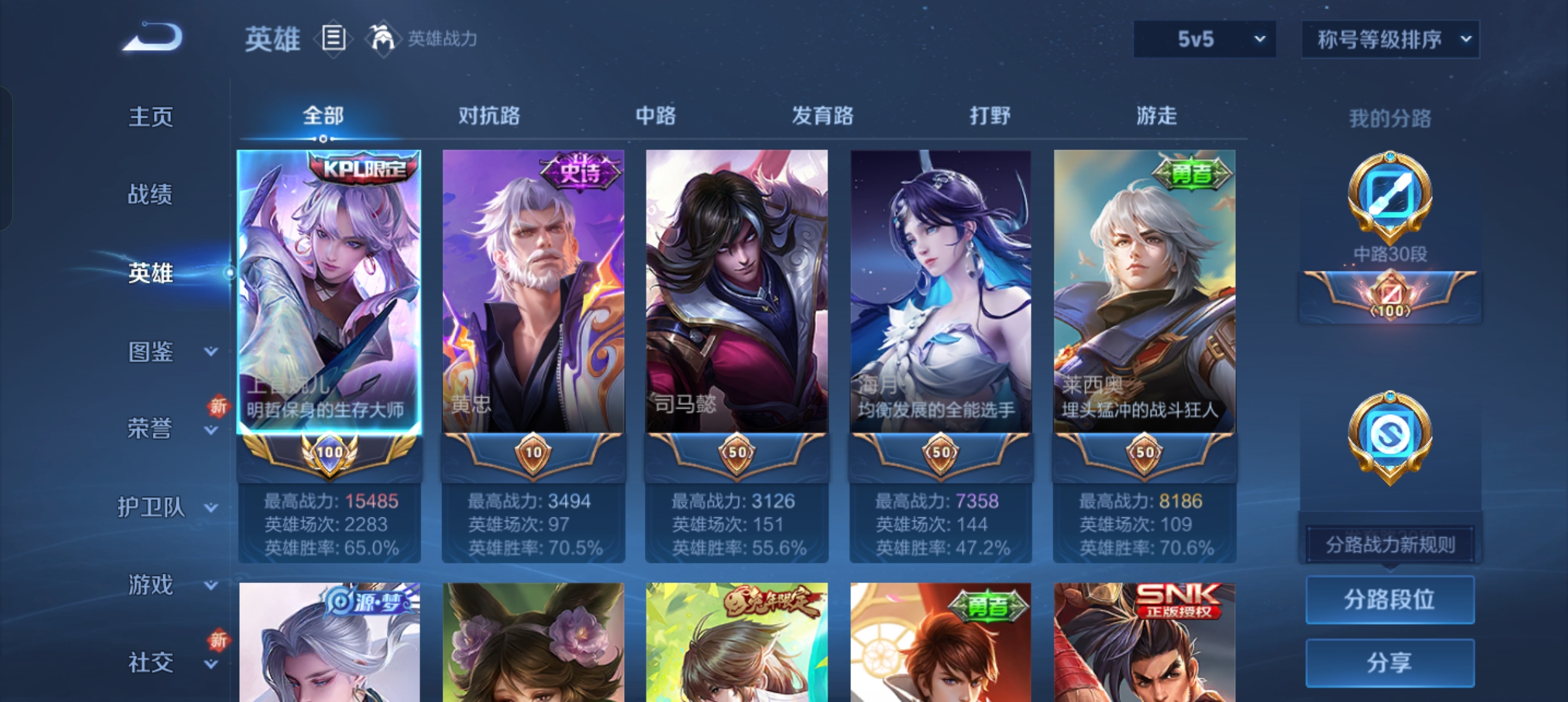Open 战绩 from the left sidebar
The image size is (1568, 702).
(151, 195)
